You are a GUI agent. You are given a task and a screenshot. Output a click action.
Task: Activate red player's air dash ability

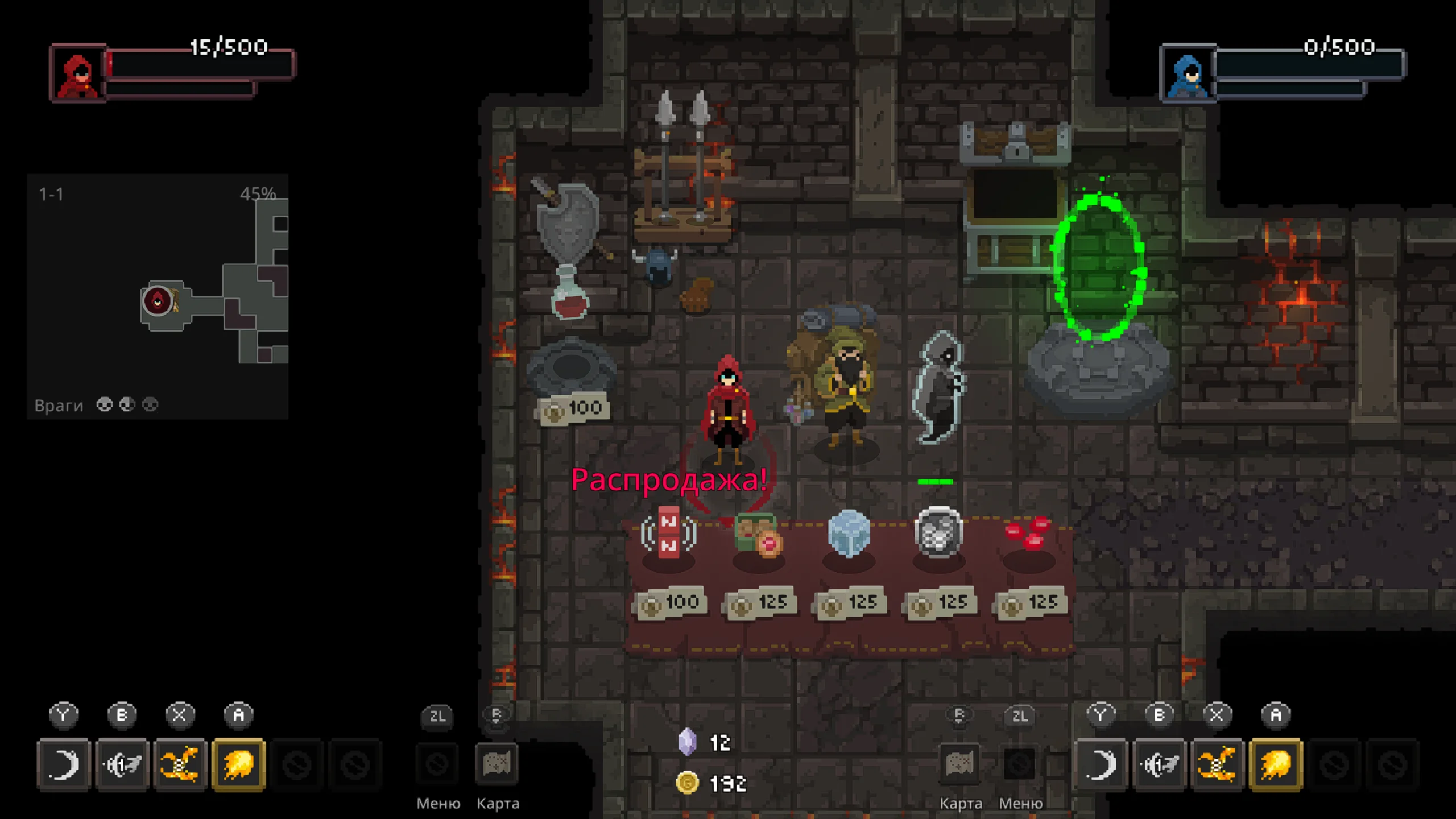[x=122, y=764]
